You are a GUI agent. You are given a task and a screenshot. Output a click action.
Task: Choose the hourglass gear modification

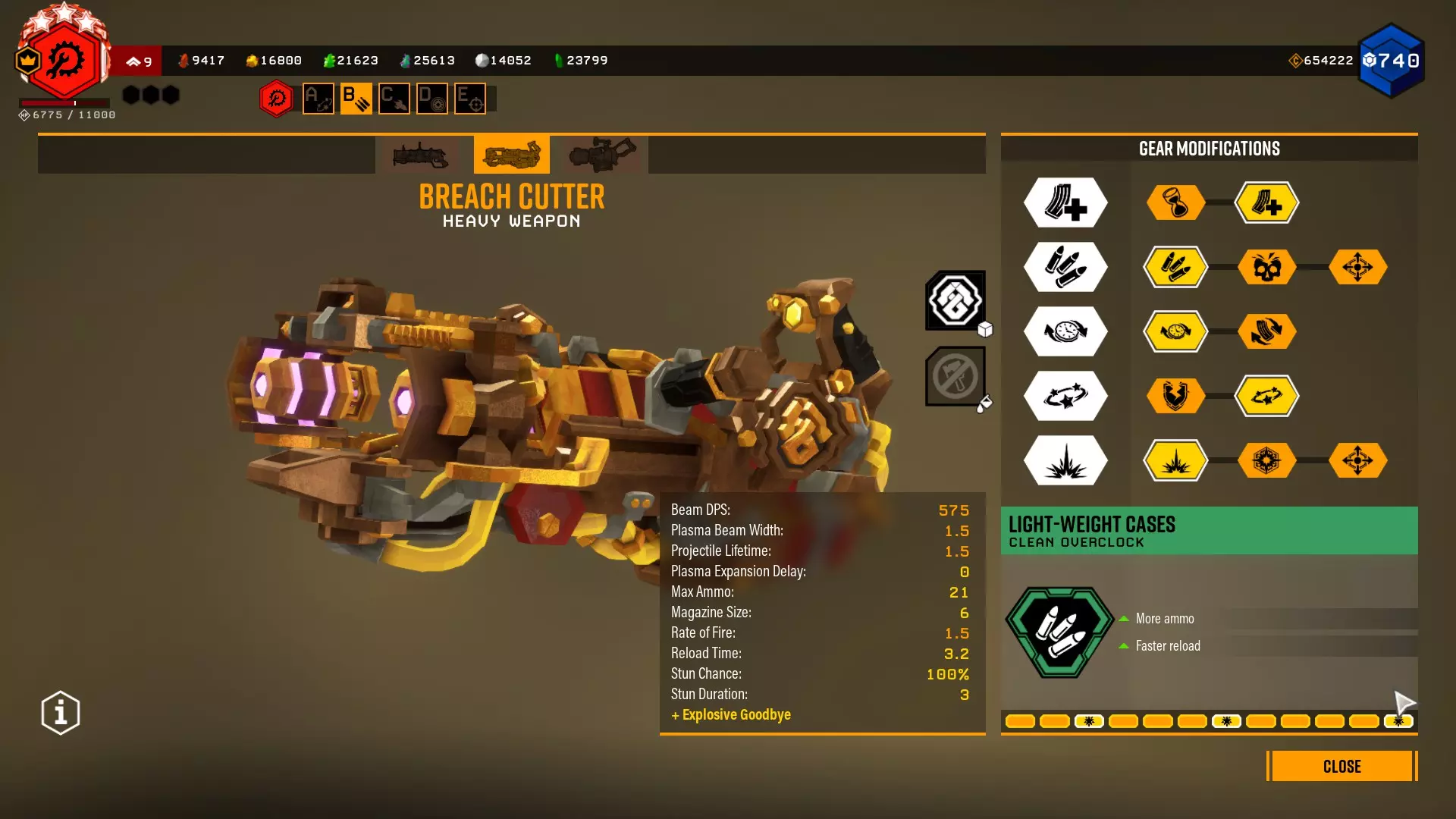[x=1175, y=202]
